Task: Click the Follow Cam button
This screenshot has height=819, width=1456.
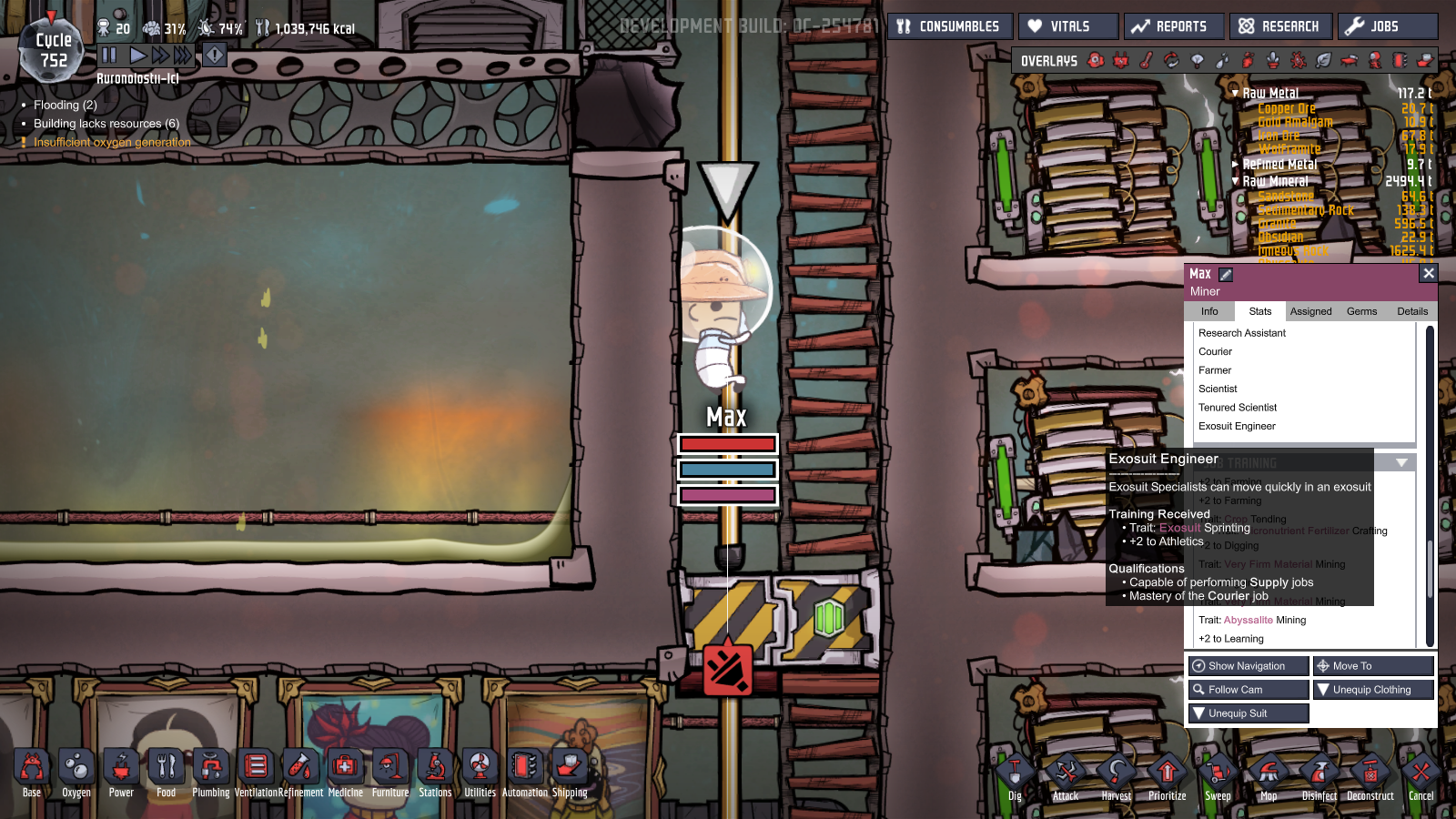Action: [x=1248, y=689]
